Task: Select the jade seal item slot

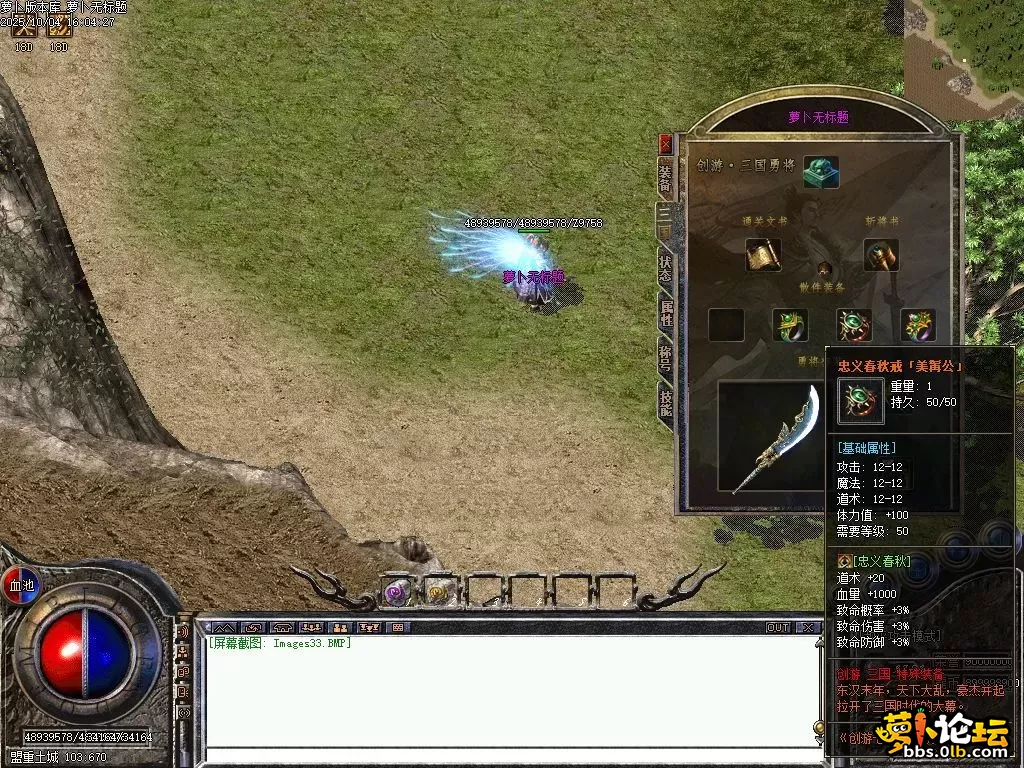Action: click(x=821, y=171)
